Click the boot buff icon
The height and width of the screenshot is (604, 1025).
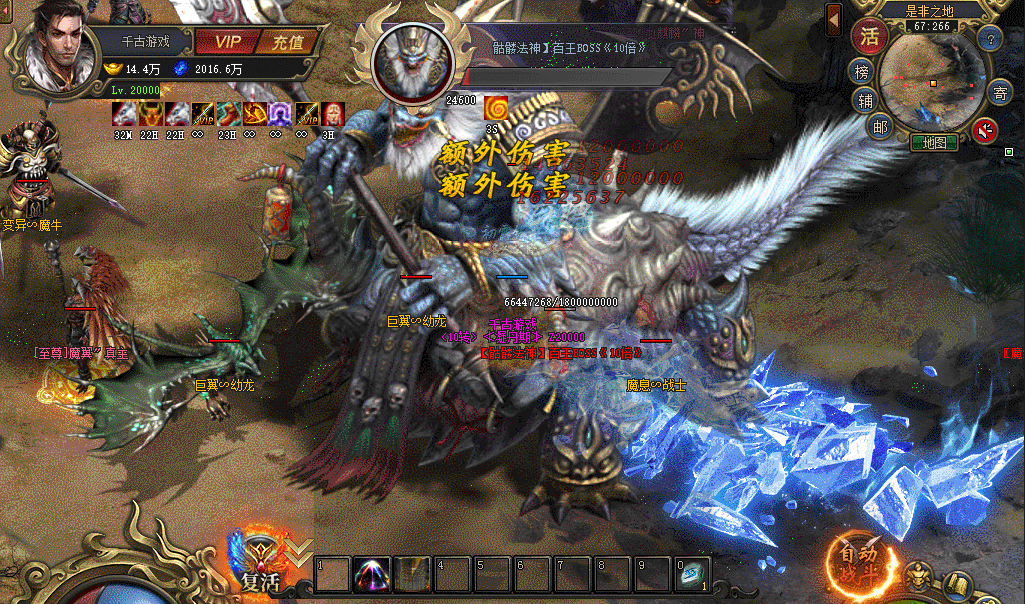[228, 114]
